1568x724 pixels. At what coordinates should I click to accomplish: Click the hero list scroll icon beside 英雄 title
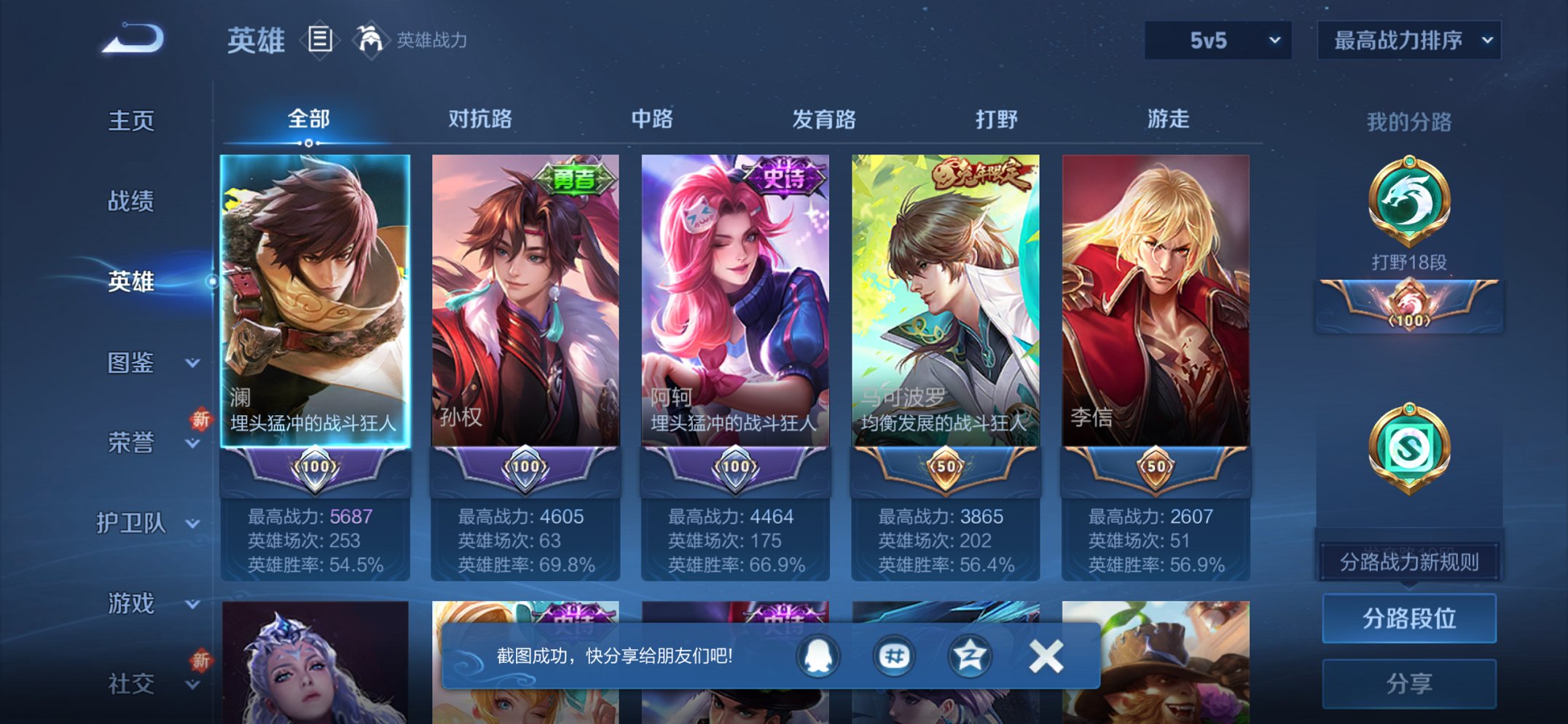[x=321, y=40]
